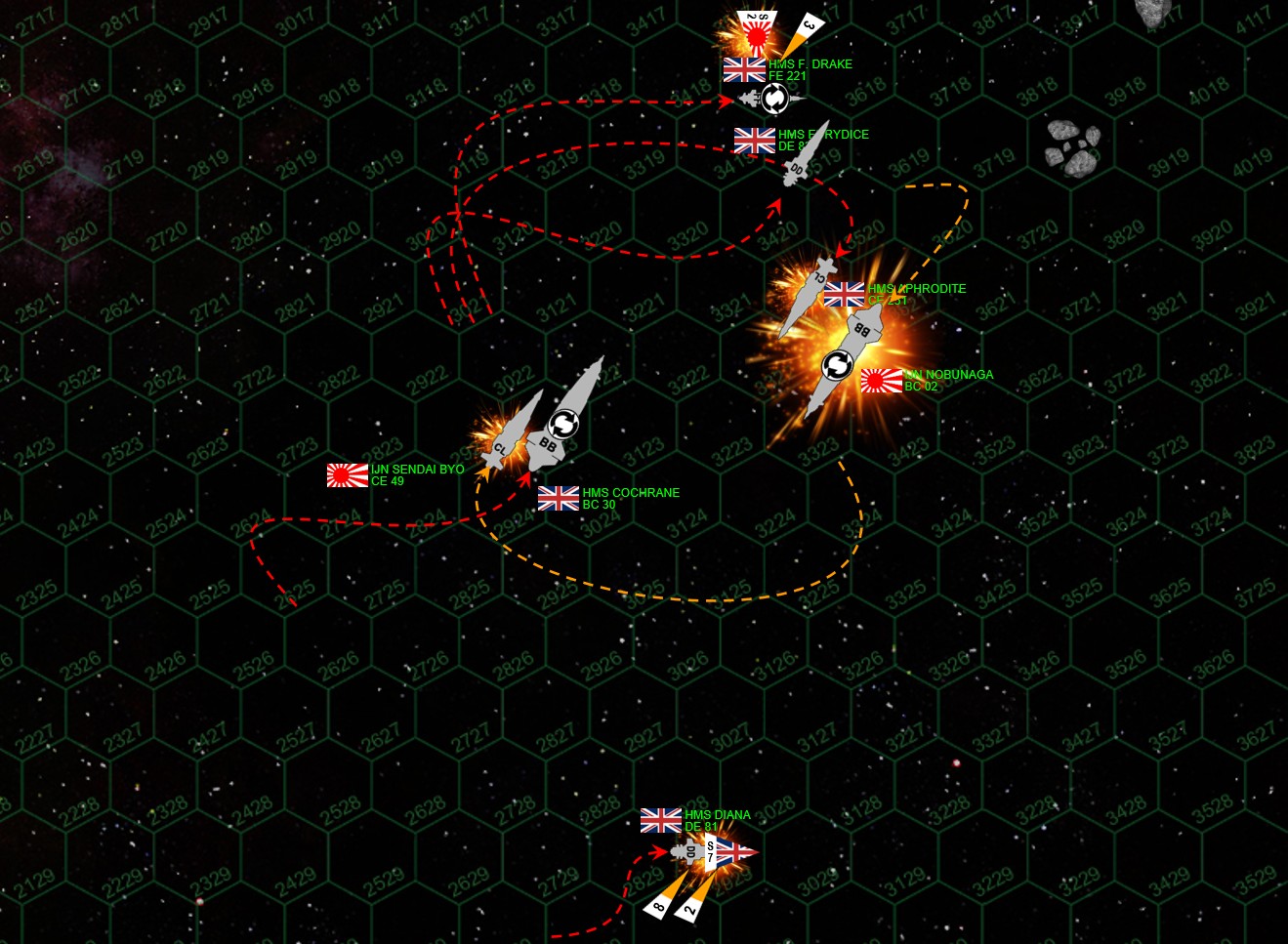The height and width of the screenshot is (944, 1288).
Task: Click the rotate icon on HMS Cochrane battleship
Action: pos(563,424)
